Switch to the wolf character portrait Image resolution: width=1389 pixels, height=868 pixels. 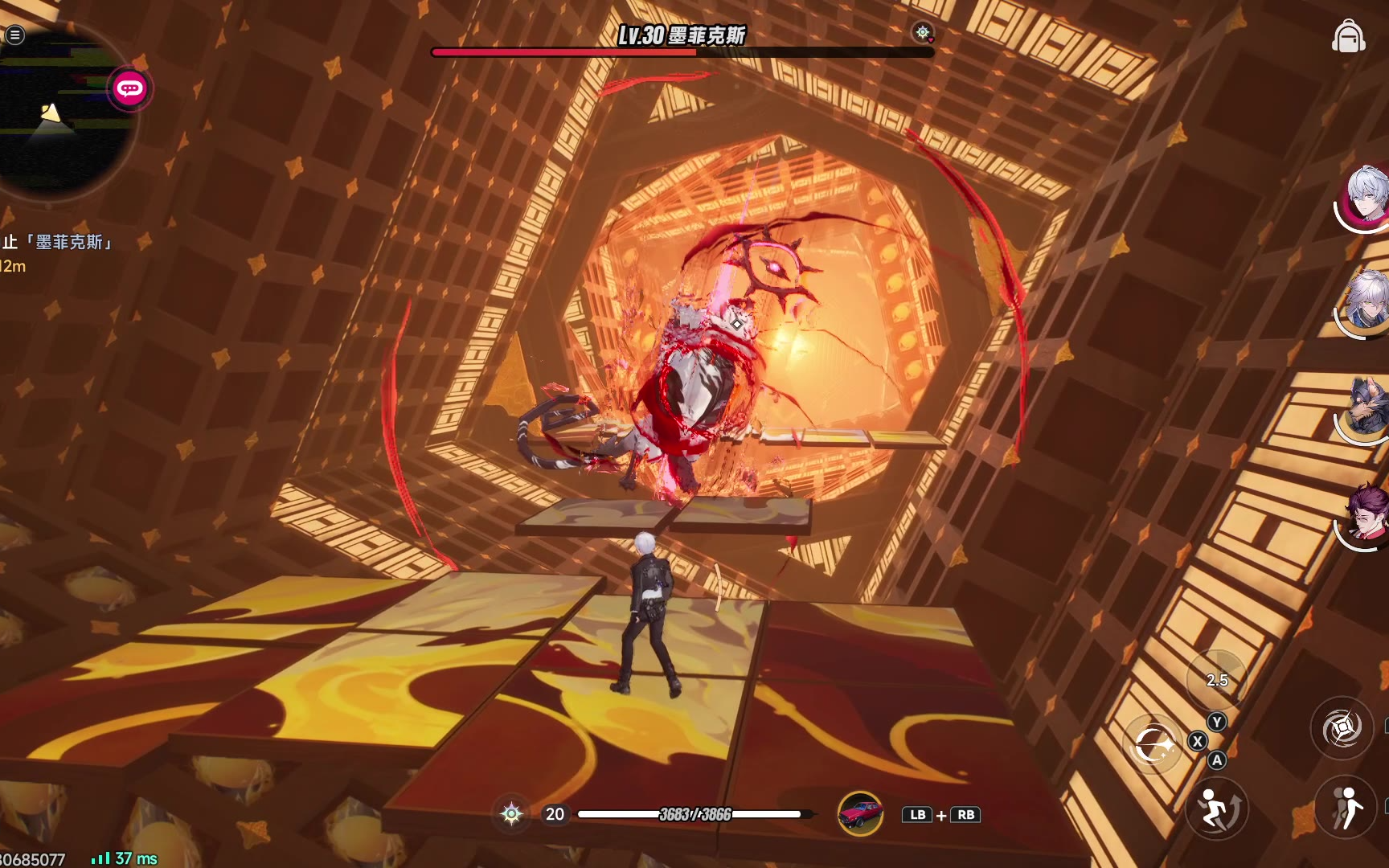click(1367, 409)
